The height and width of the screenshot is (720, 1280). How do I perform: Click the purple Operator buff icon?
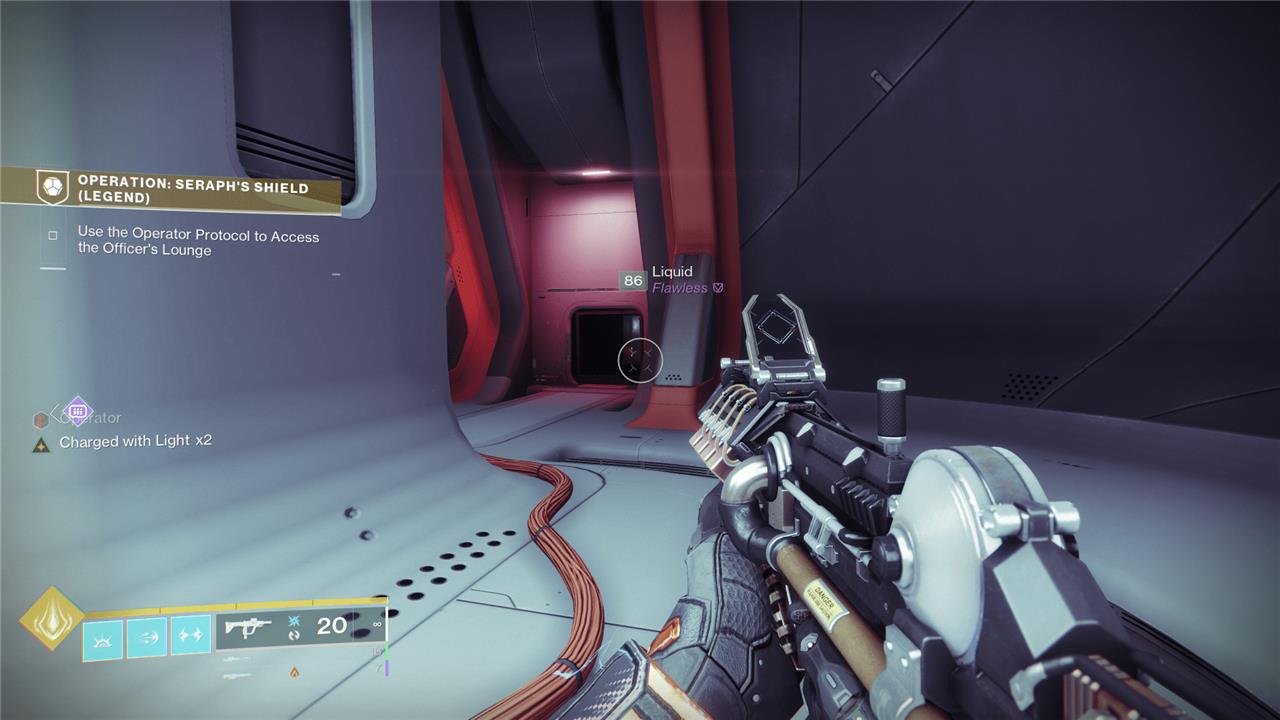77,411
